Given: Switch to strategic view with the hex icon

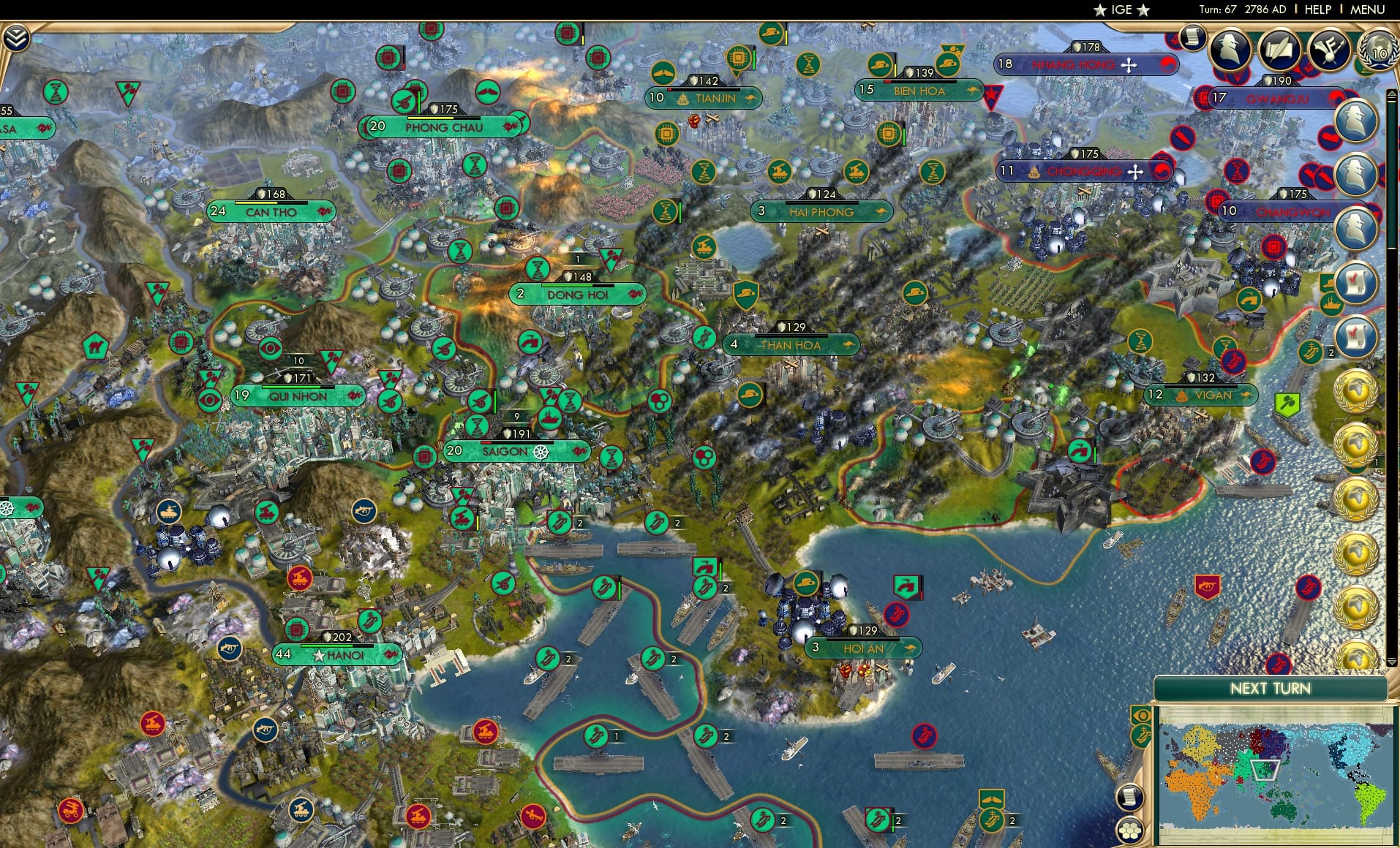Looking at the screenshot, I should coord(1129,830).
